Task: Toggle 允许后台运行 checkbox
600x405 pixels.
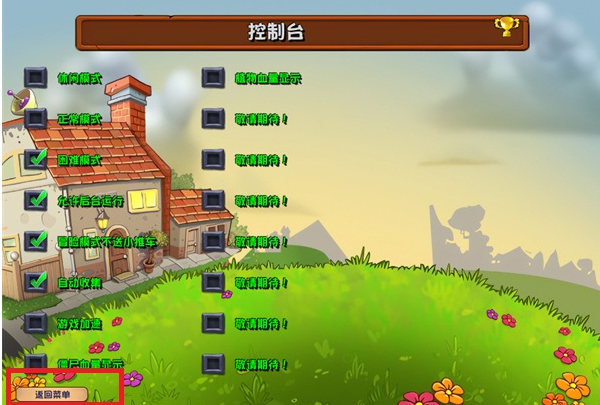Action: pyautogui.click(x=36, y=200)
